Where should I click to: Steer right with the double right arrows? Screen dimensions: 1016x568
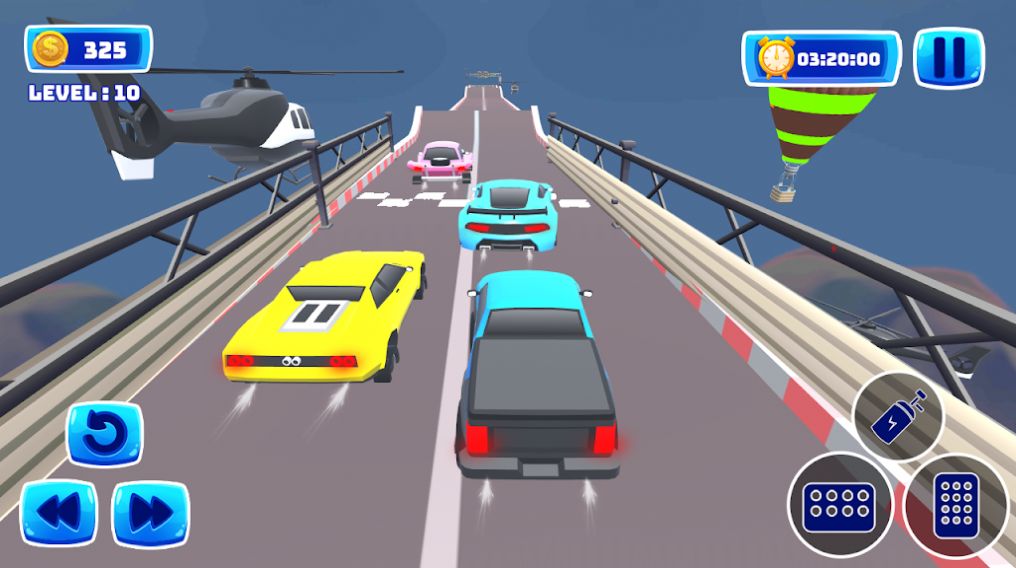[150, 514]
